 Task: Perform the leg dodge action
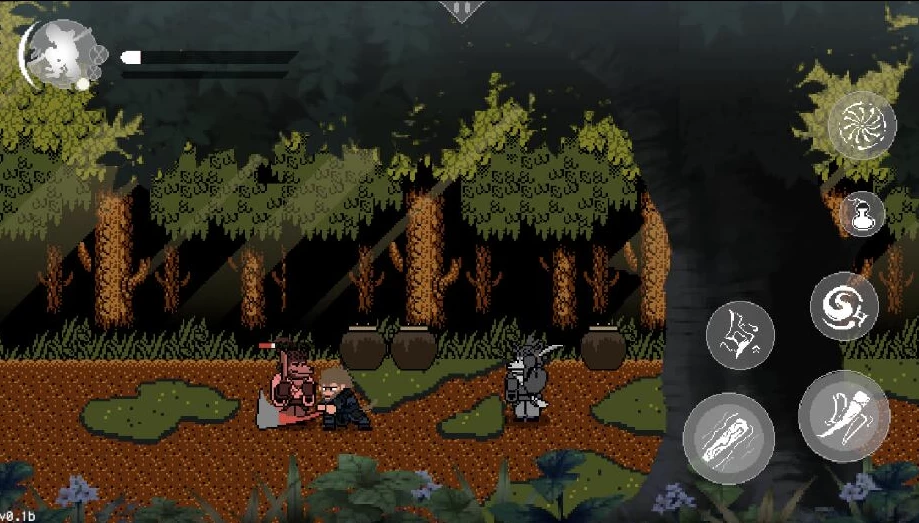844,416
